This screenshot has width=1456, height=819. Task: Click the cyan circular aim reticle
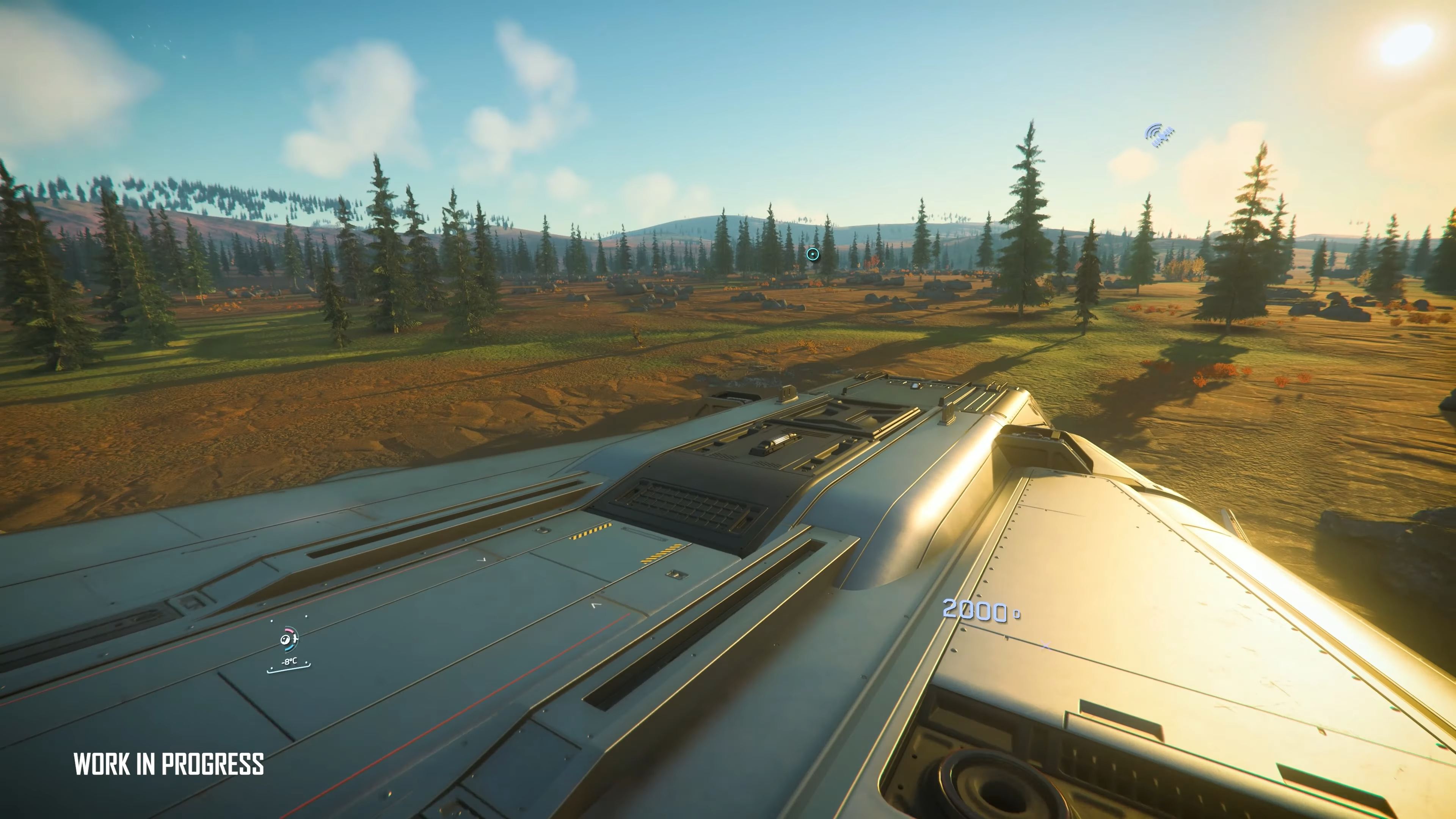pyautogui.click(x=812, y=254)
